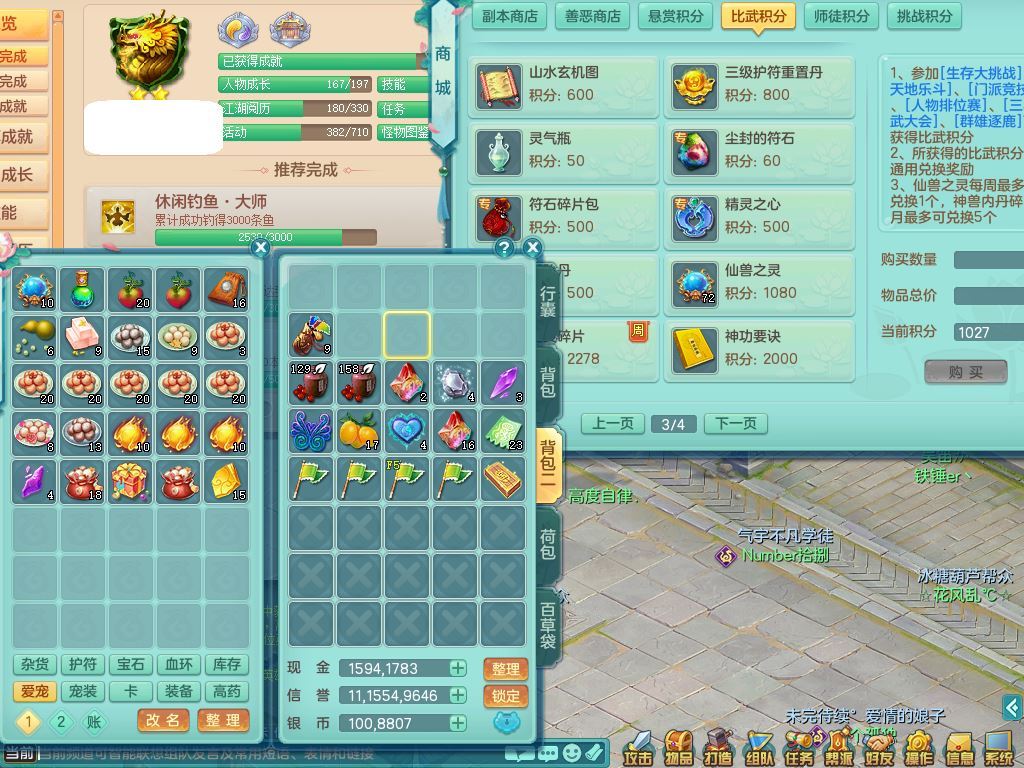Open the backpack help question mark

point(504,247)
